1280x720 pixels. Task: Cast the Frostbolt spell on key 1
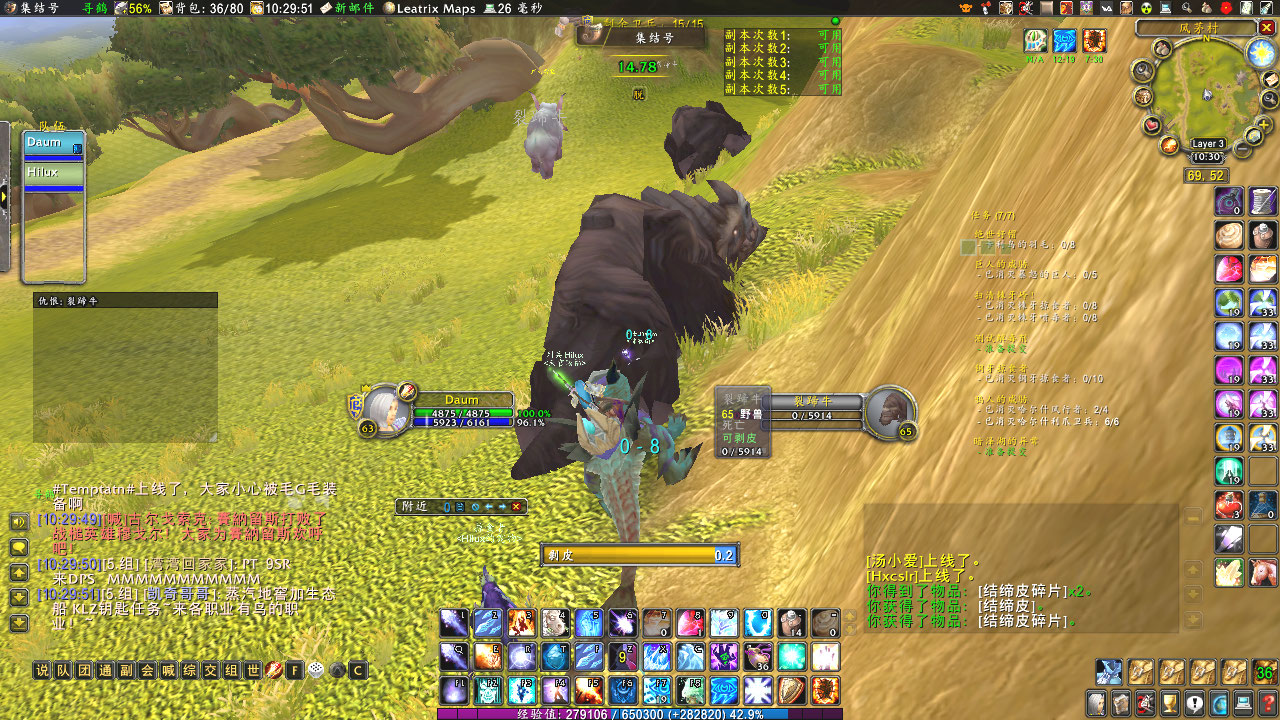point(453,623)
